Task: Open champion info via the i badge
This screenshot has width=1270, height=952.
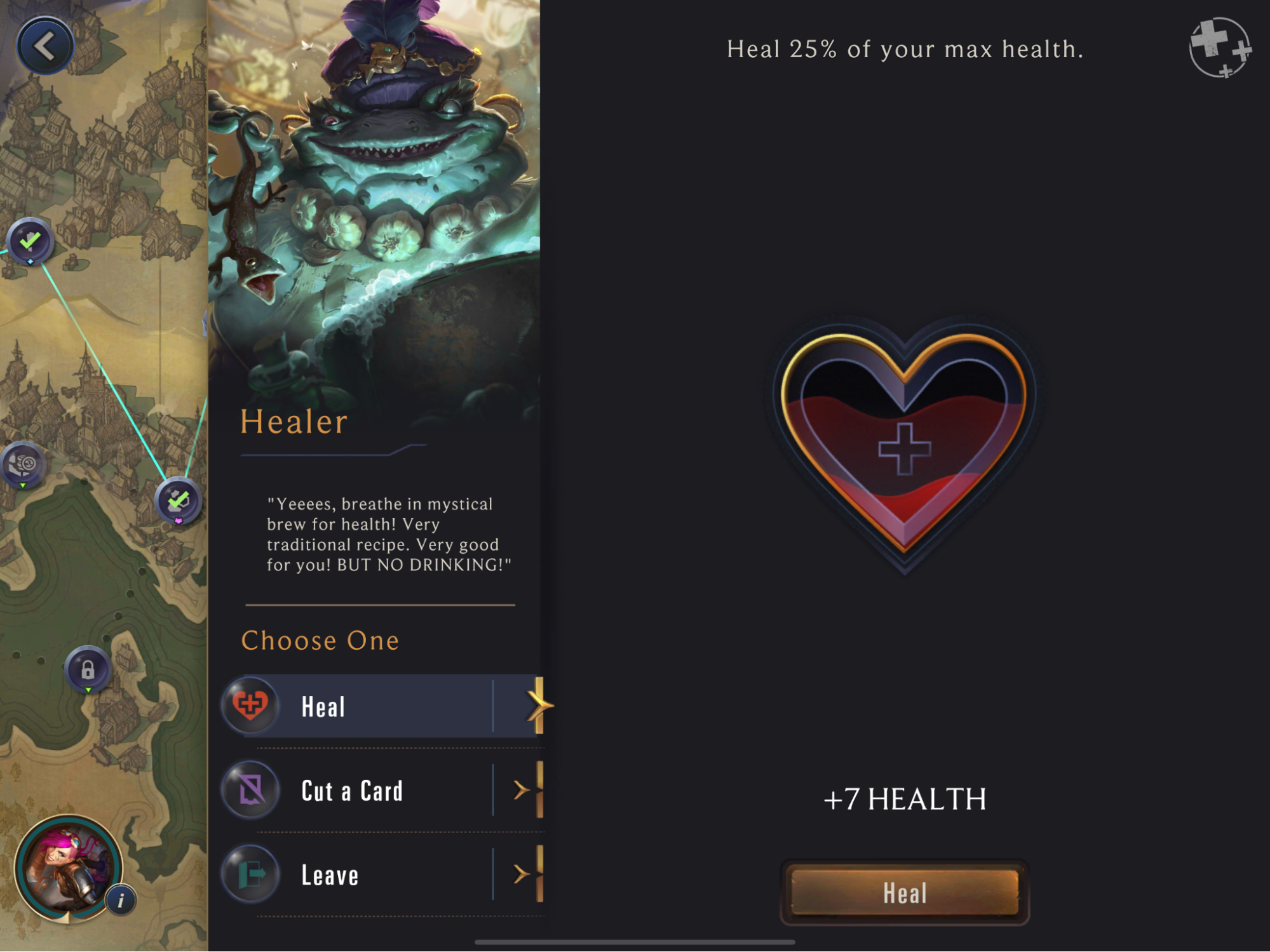Action: [x=121, y=900]
